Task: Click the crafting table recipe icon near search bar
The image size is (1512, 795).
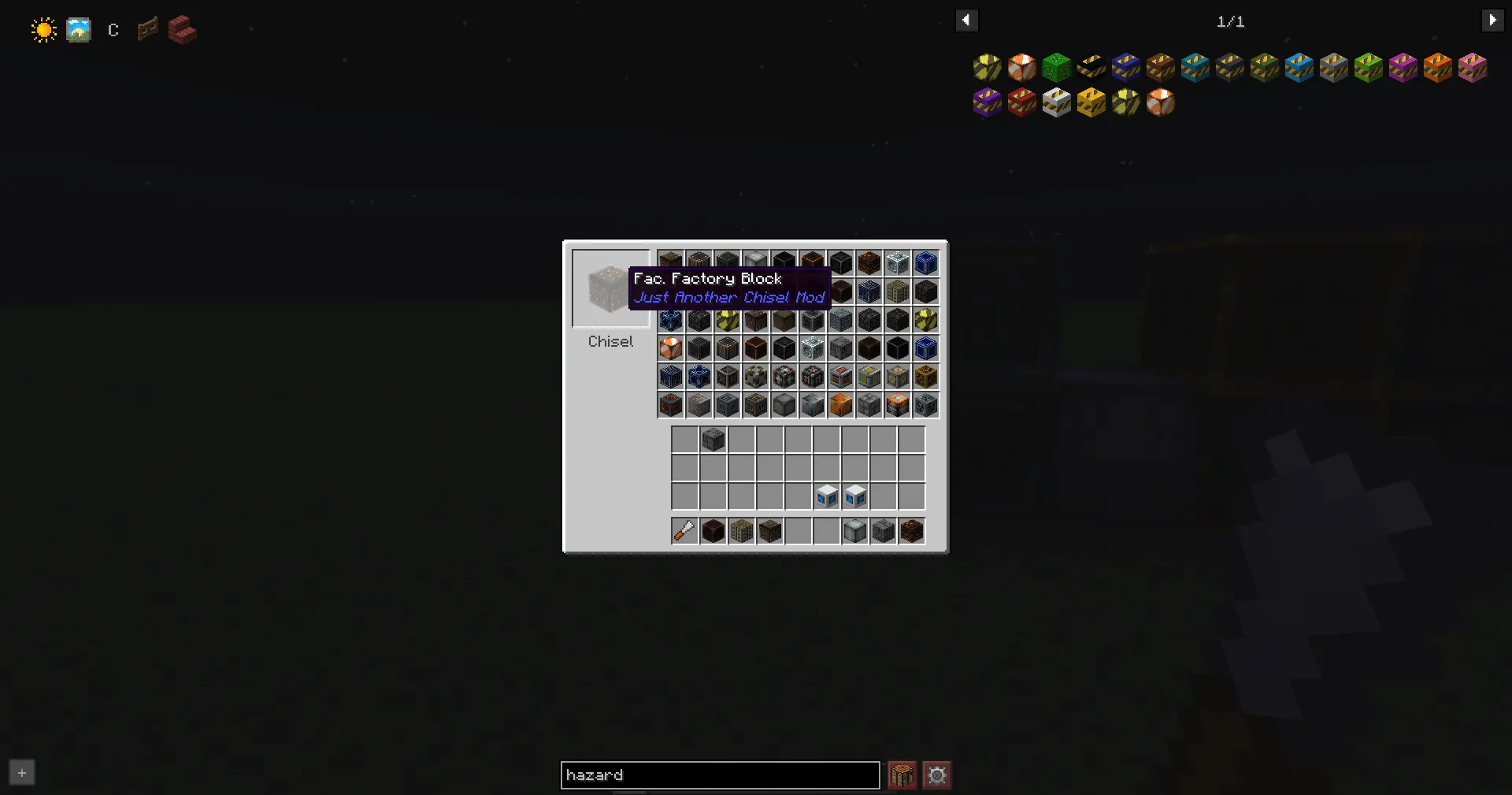Action: tap(902, 775)
